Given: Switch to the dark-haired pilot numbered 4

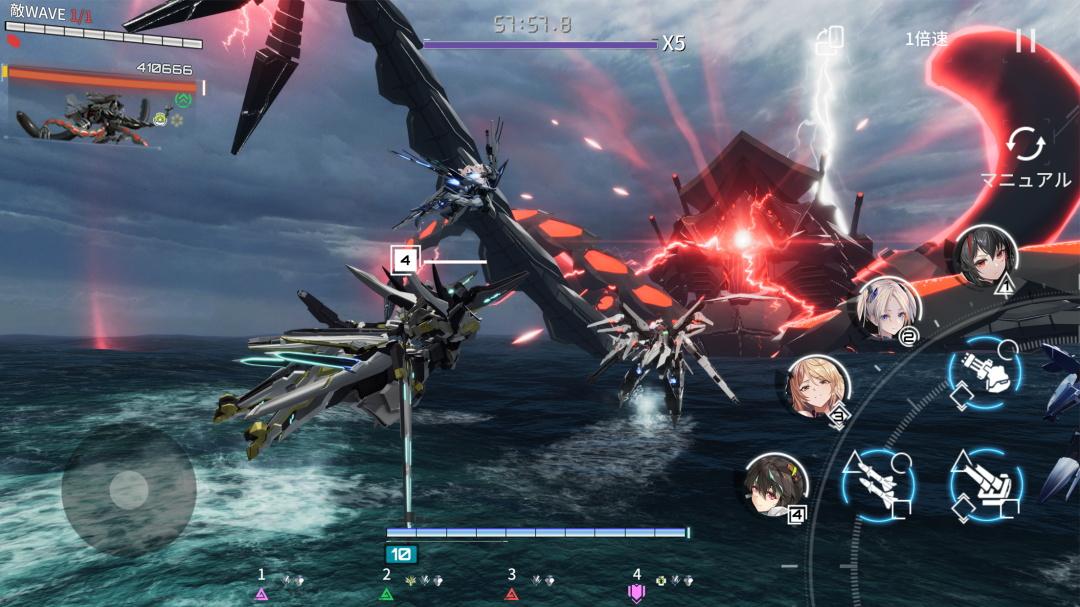Looking at the screenshot, I should tap(775, 485).
